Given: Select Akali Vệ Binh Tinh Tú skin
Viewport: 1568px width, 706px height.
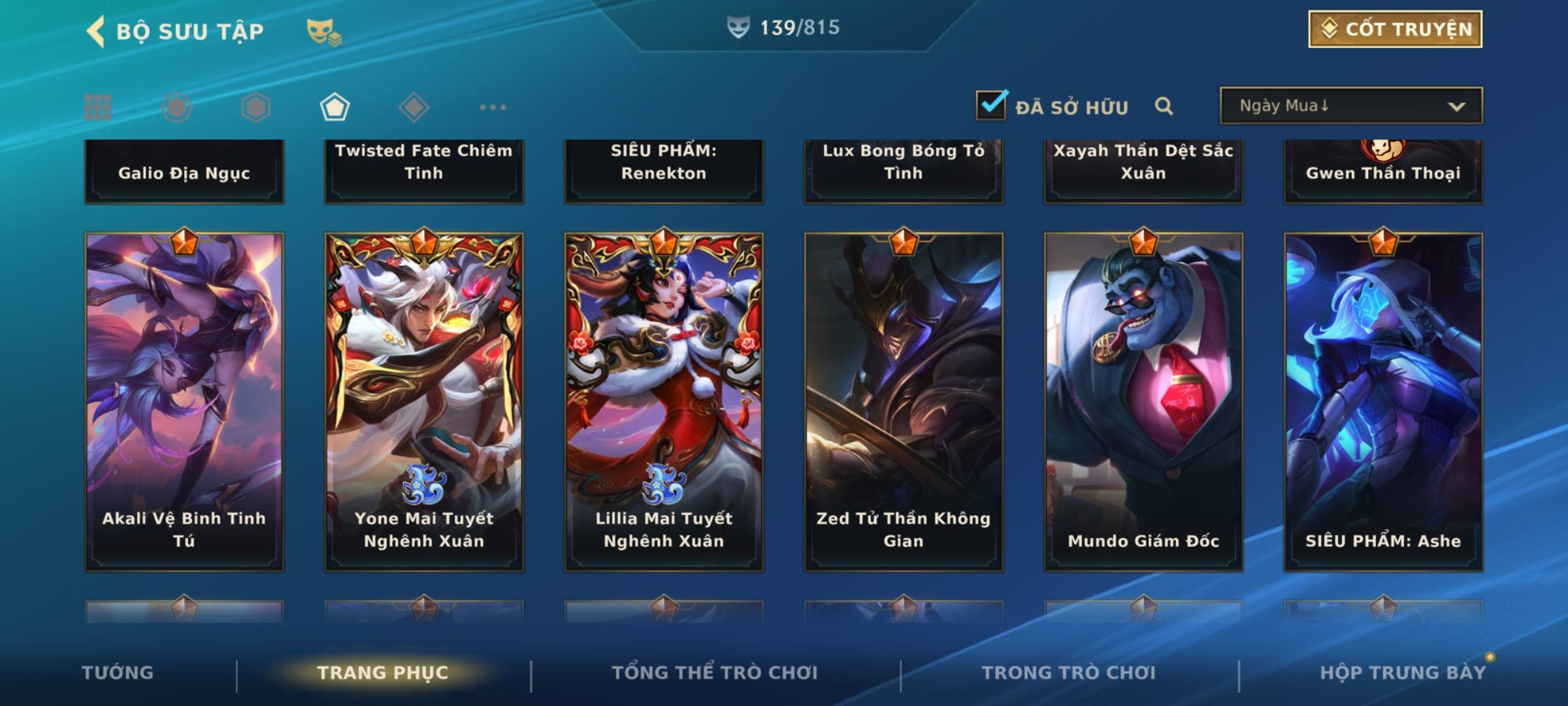Looking at the screenshot, I should point(184,402).
